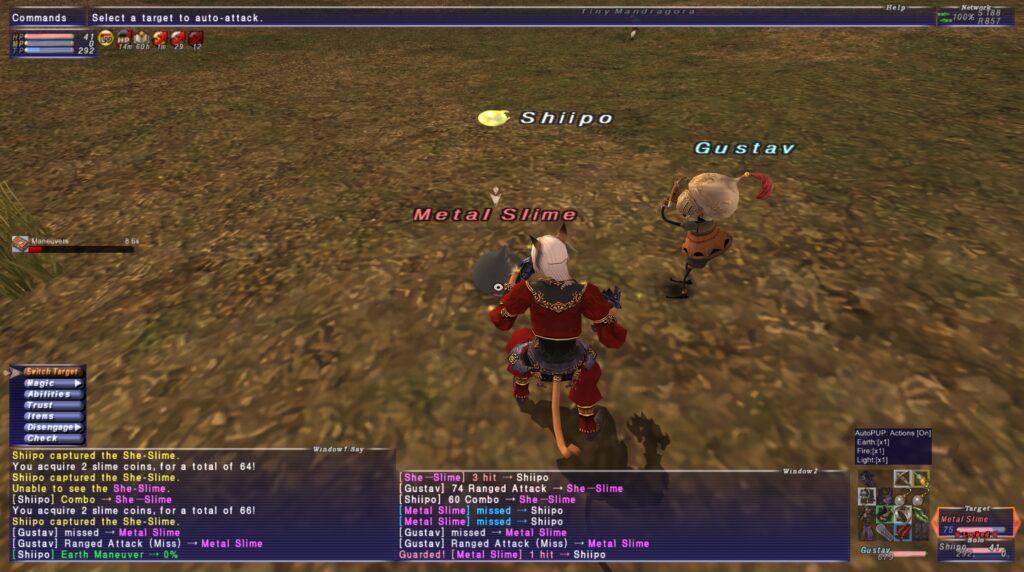Screen dimensions: 1024x572
Task: Select the Switch Target command
Action: pos(52,372)
